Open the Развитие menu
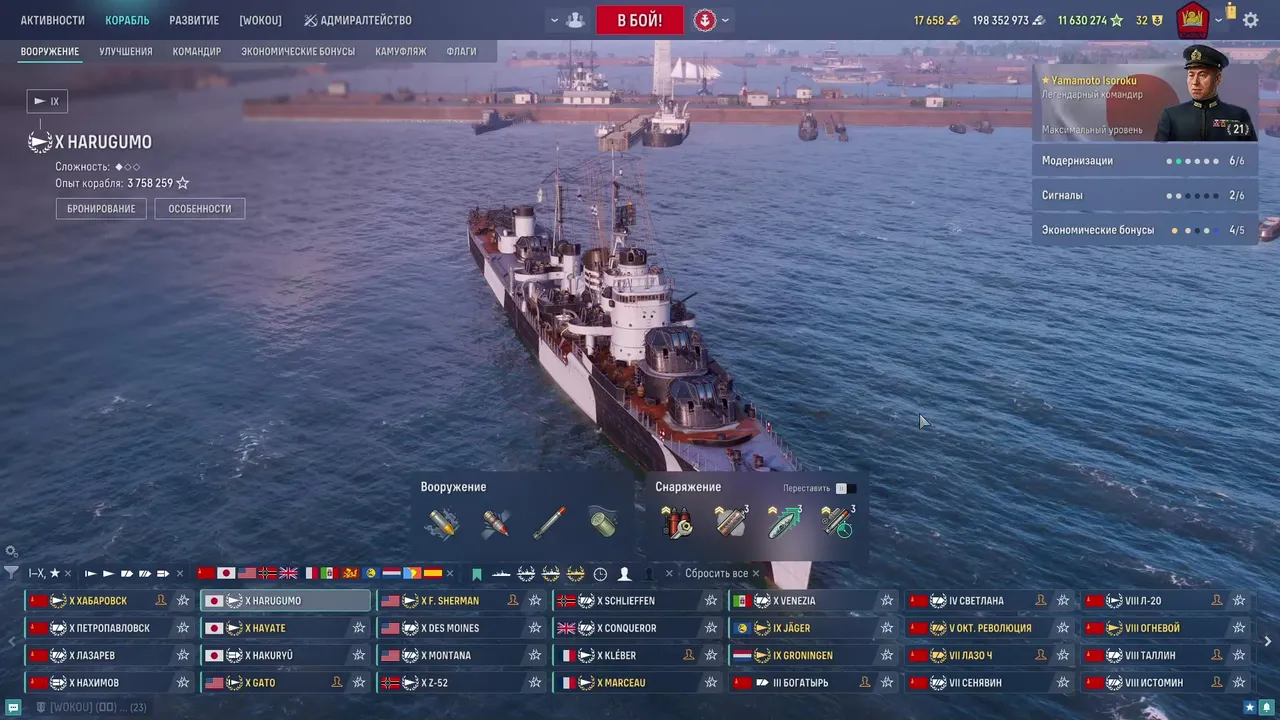The width and height of the screenshot is (1280, 720). (194, 20)
